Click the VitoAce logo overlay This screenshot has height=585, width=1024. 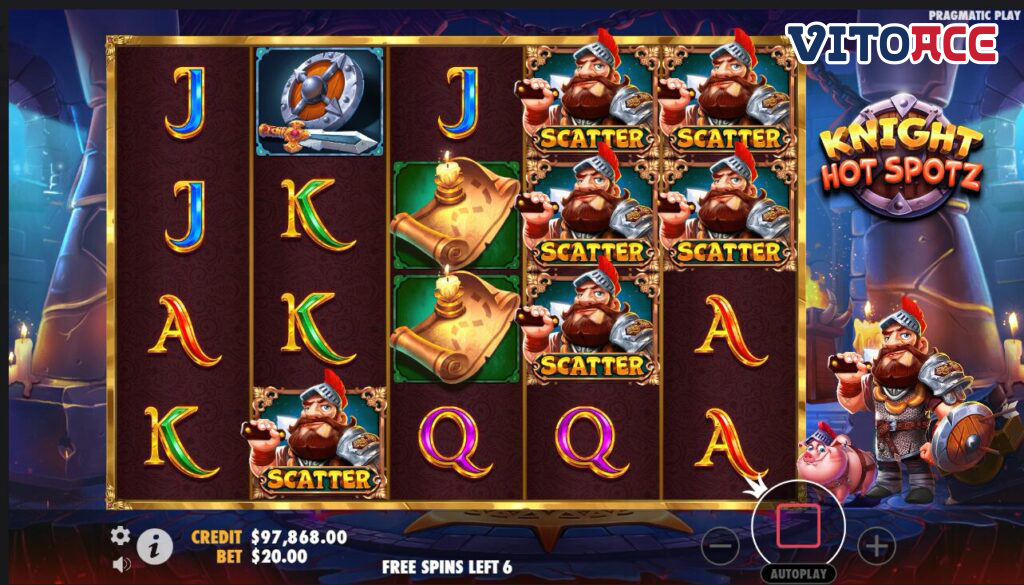pyautogui.click(x=891, y=44)
